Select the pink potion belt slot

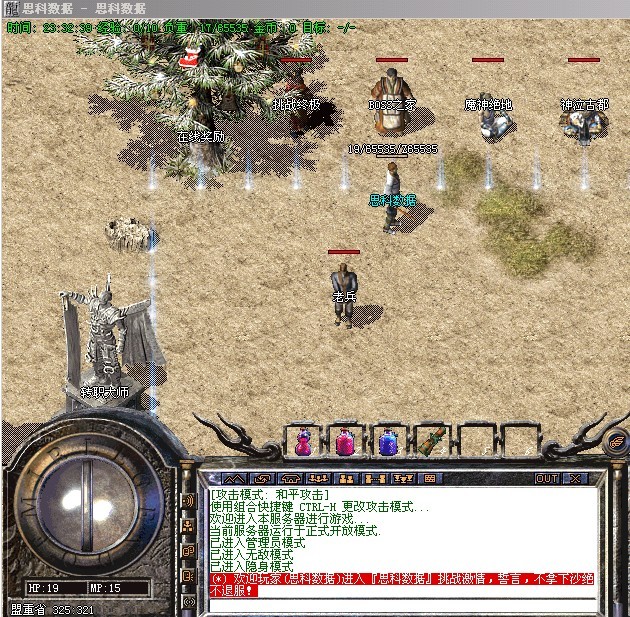click(343, 441)
